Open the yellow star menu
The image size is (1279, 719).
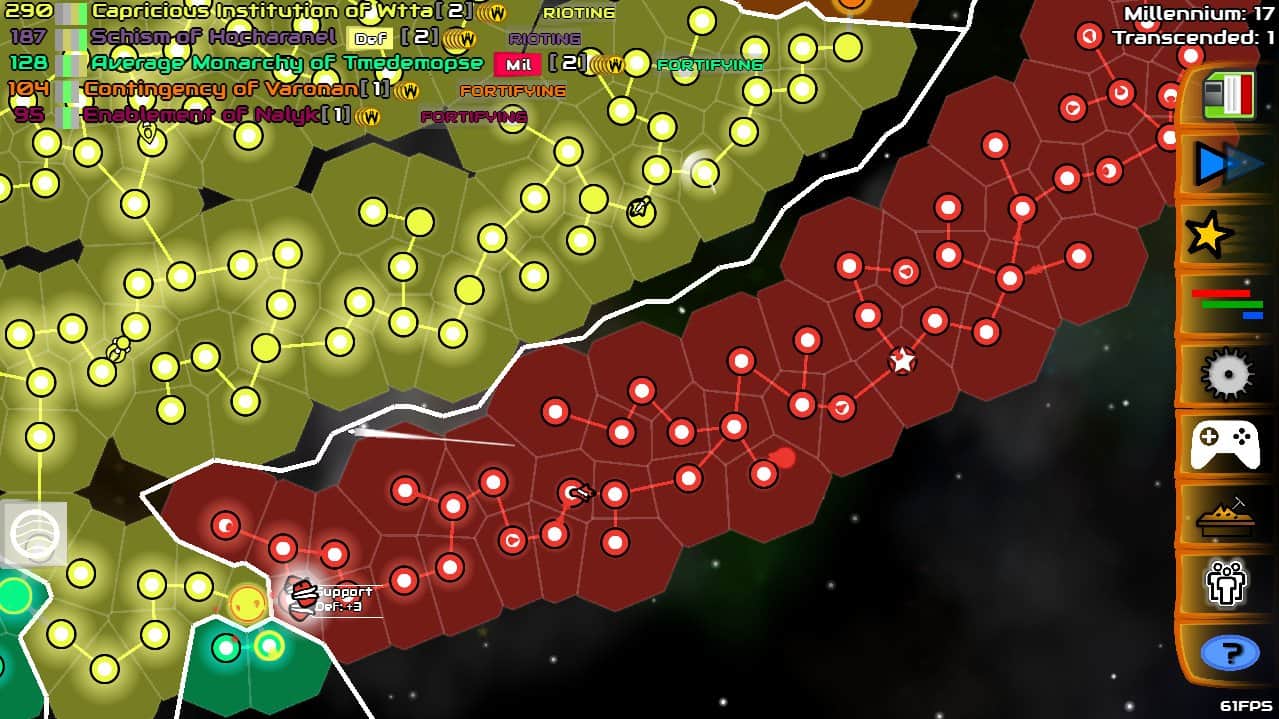pyautogui.click(x=1210, y=235)
